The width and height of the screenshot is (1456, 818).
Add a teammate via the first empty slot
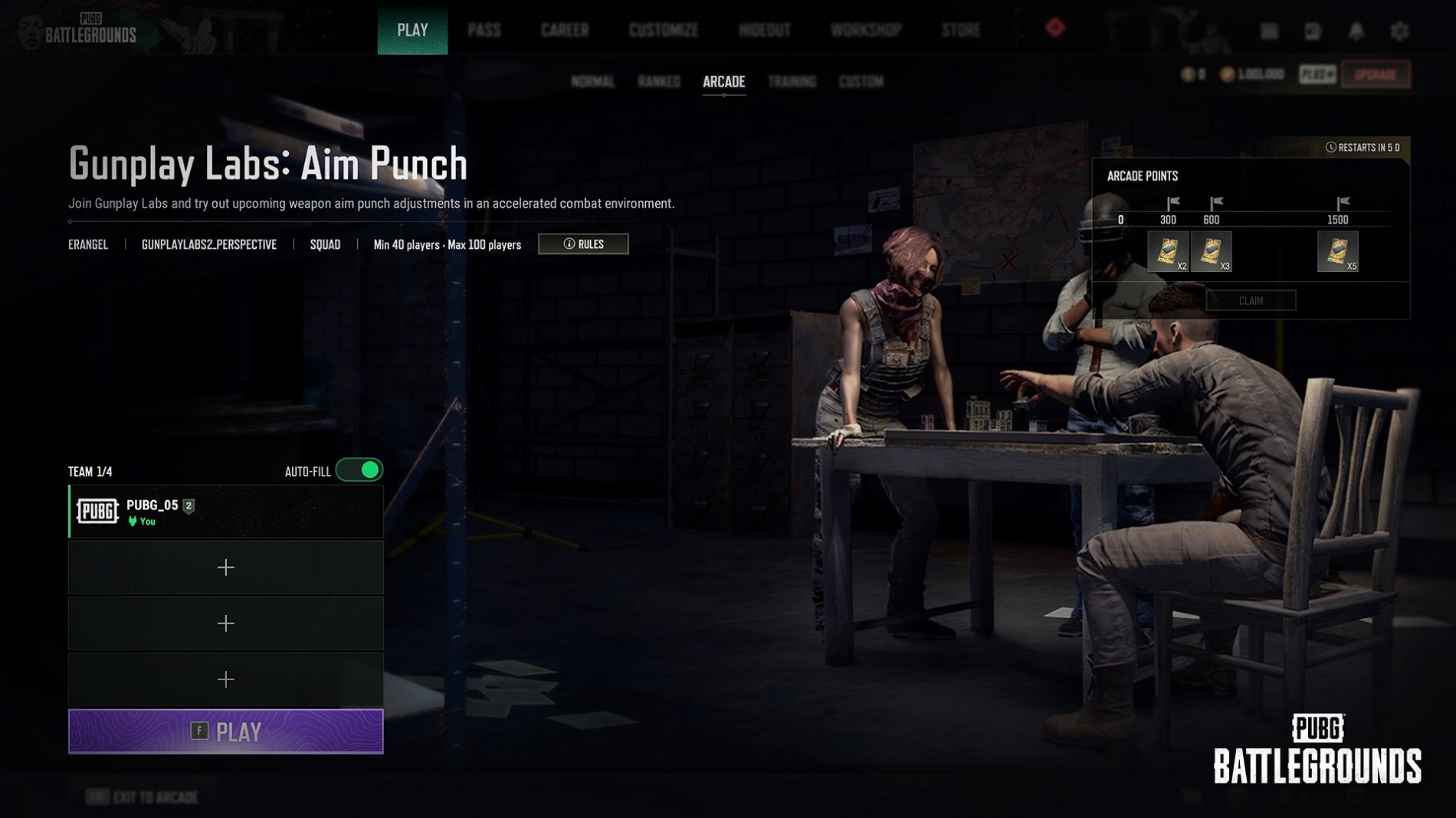point(225,568)
